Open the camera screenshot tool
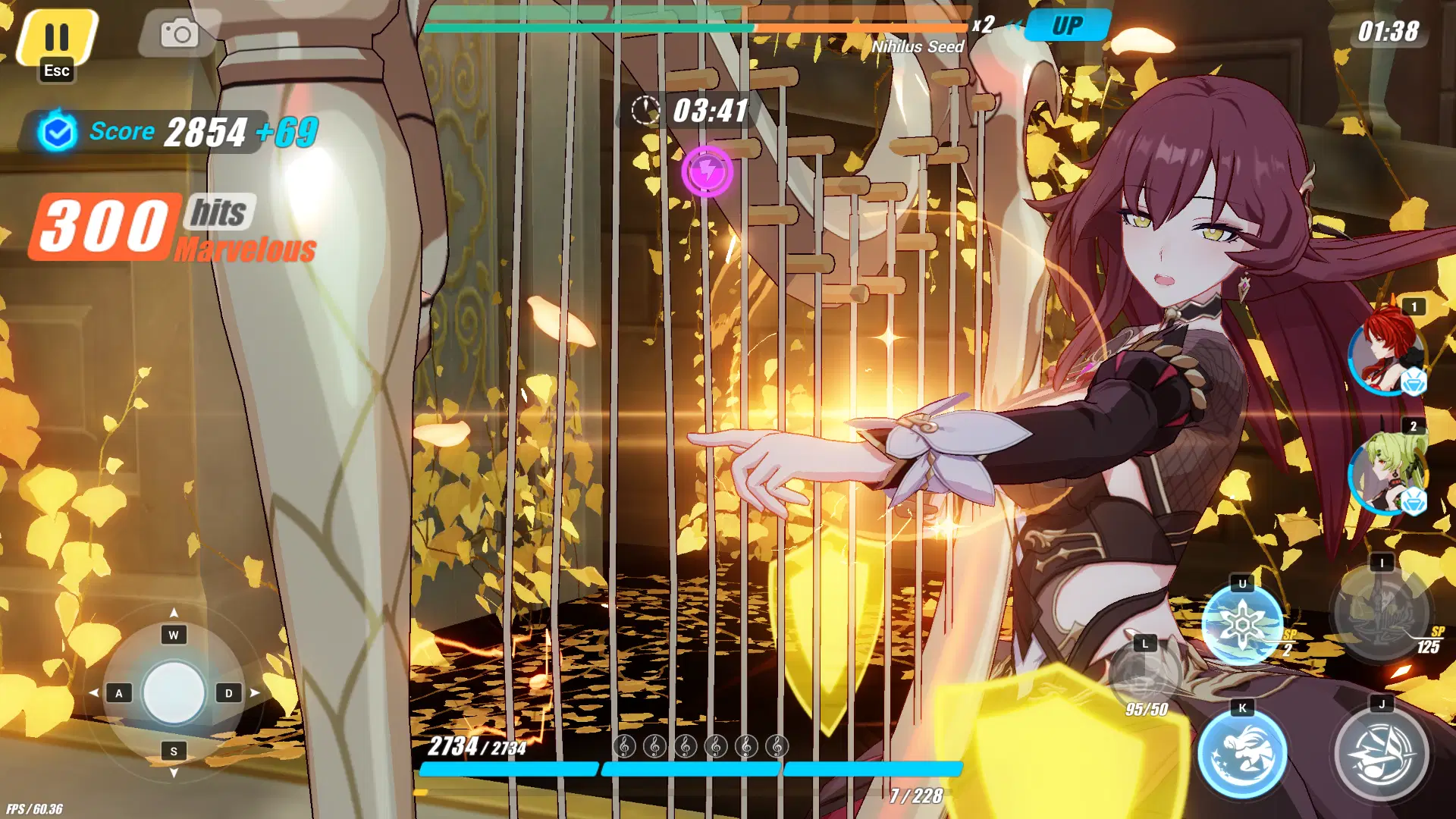The width and height of the screenshot is (1456, 819). [x=180, y=32]
